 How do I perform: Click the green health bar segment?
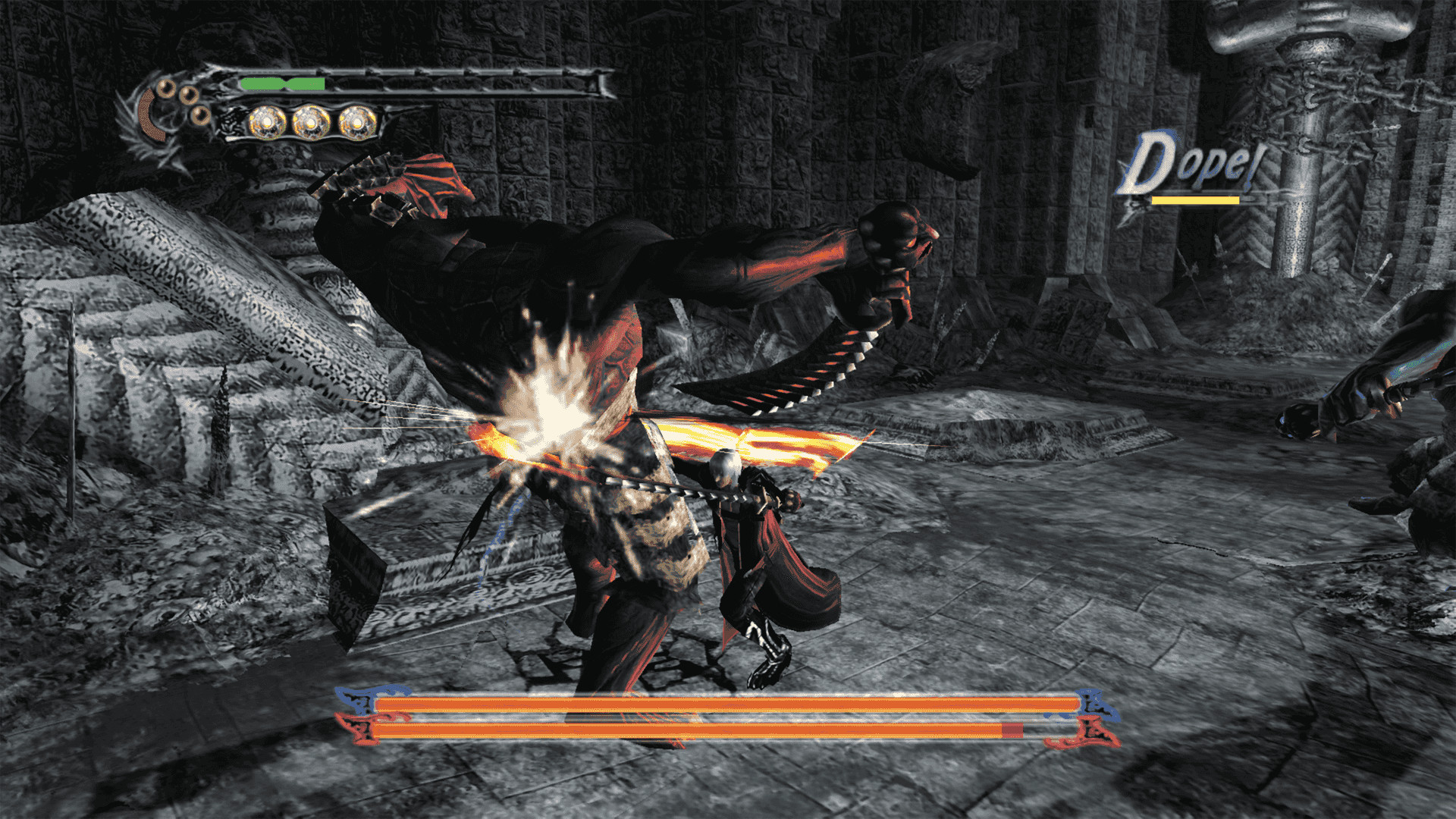(x=281, y=83)
